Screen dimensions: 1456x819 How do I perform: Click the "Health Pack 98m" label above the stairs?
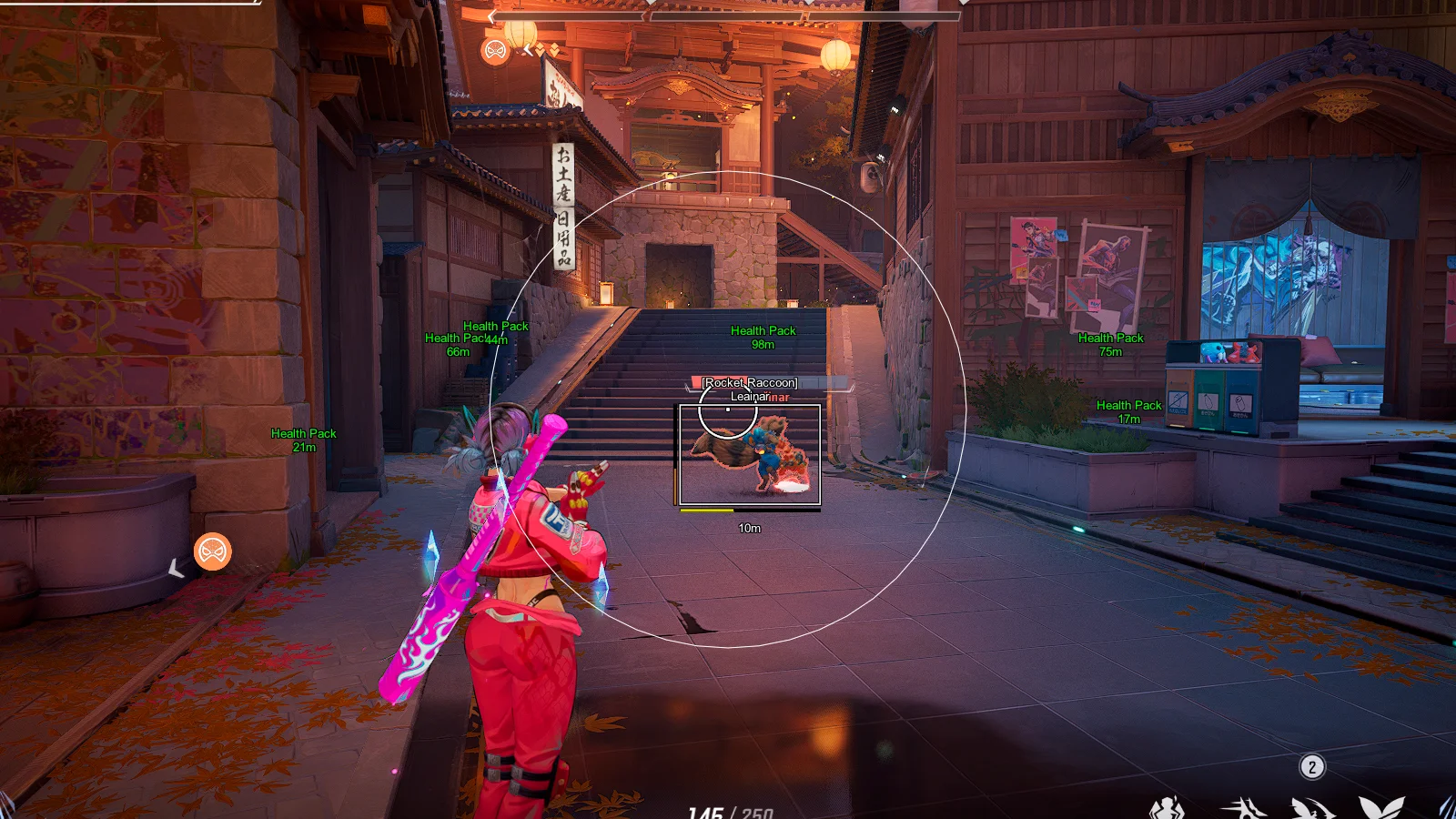763,337
